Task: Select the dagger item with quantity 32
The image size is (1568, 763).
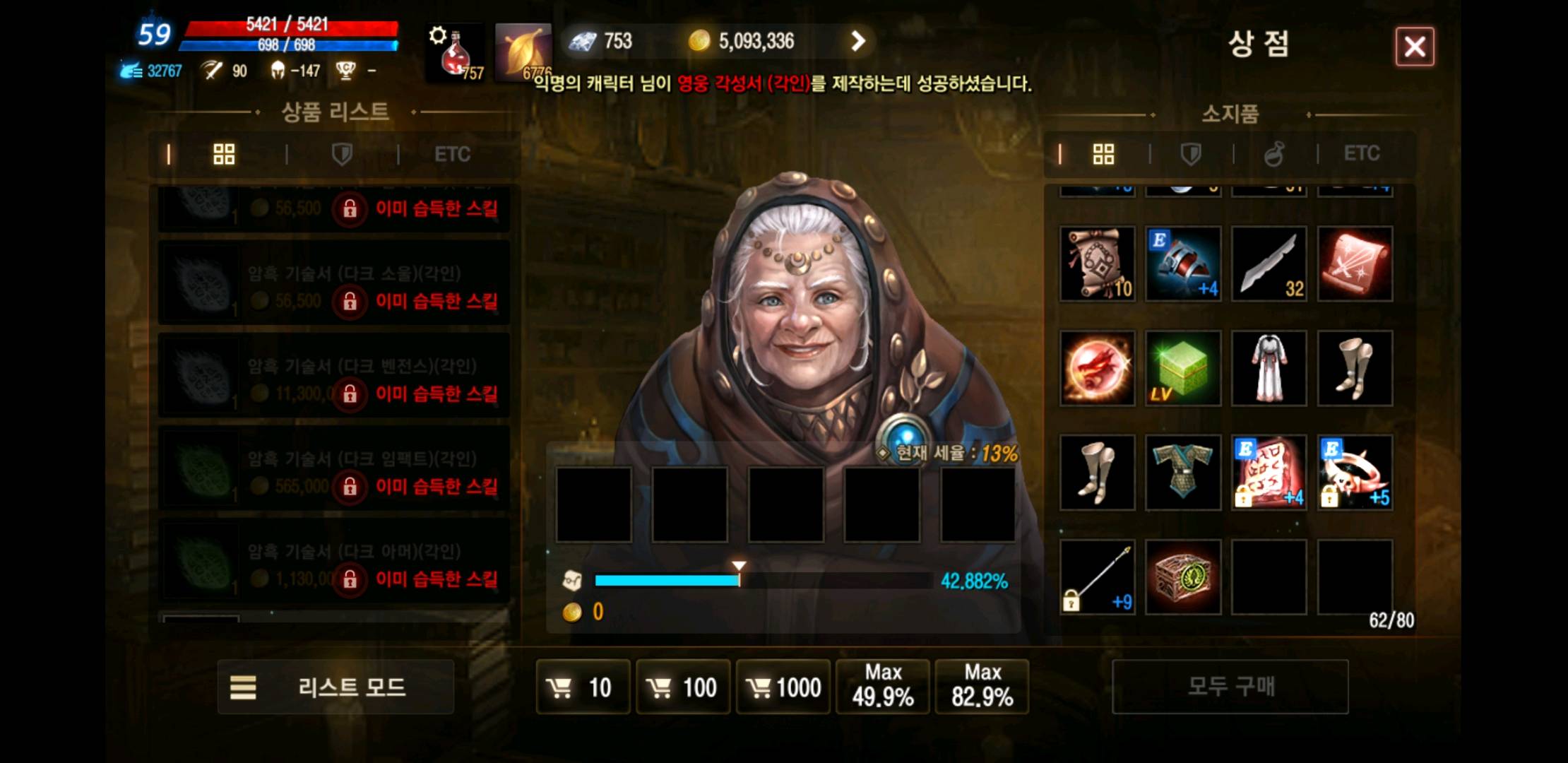Action: click(1269, 264)
